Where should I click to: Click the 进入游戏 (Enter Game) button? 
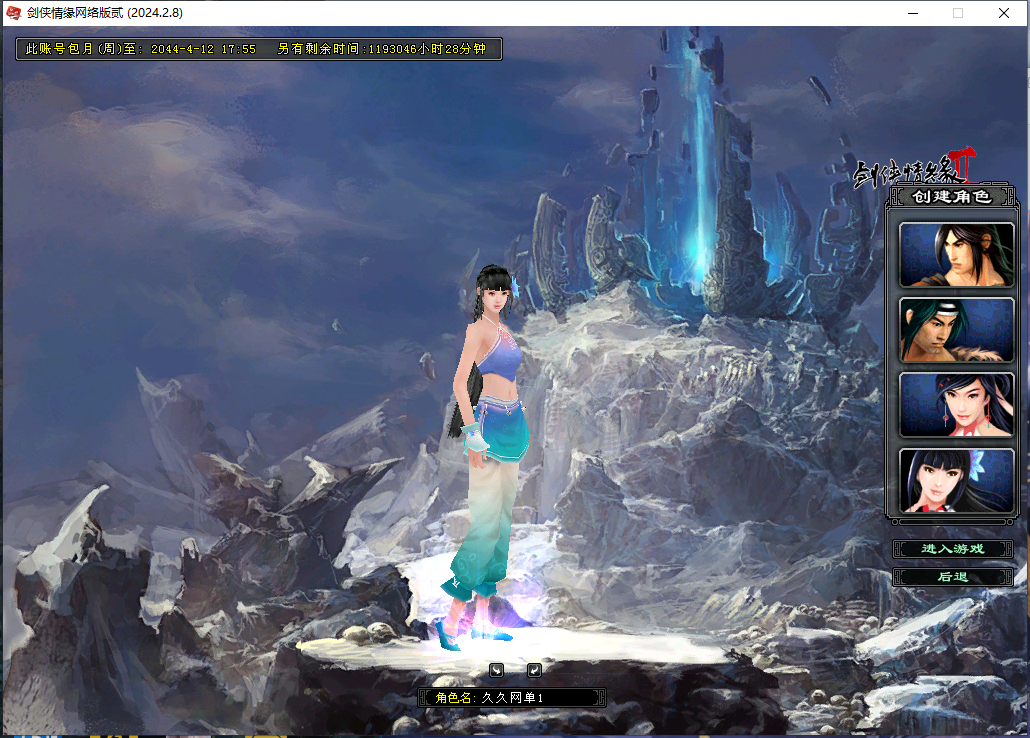point(953,549)
